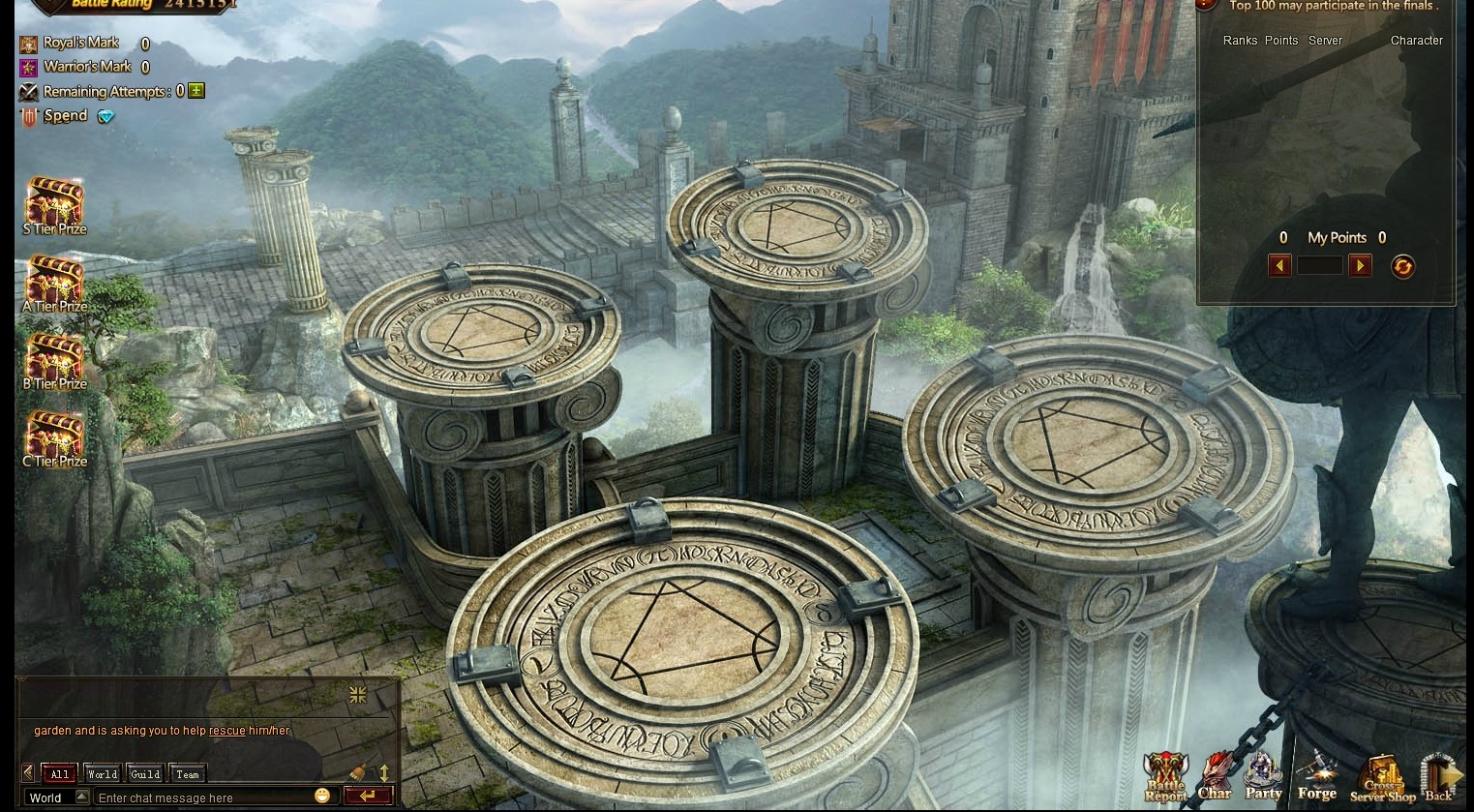Viewport: 1474px width, 812px height.
Task: Switch chat to the Team tab
Action: pyautogui.click(x=188, y=773)
